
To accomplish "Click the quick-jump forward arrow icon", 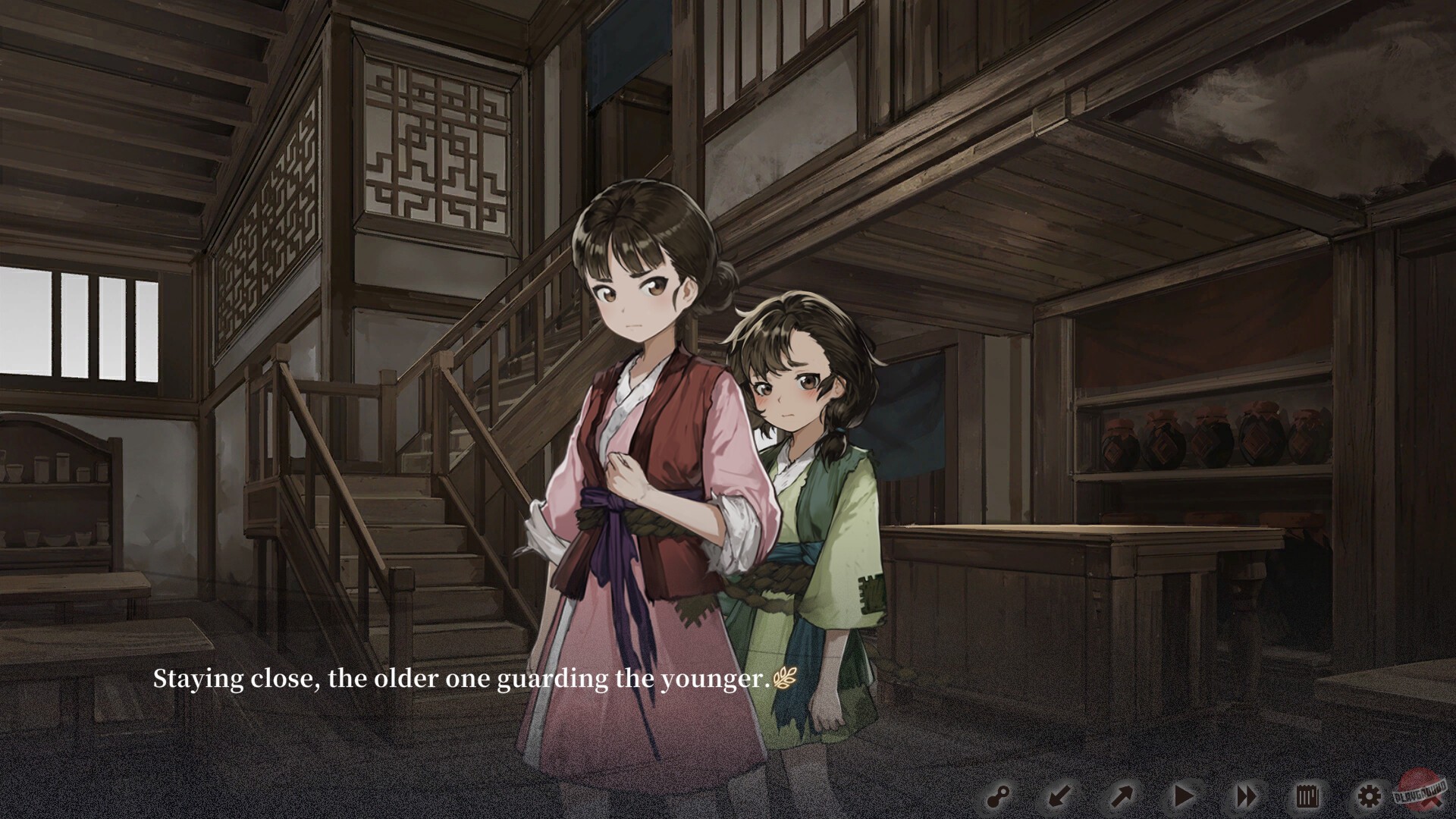I will tap(1121, 796).
